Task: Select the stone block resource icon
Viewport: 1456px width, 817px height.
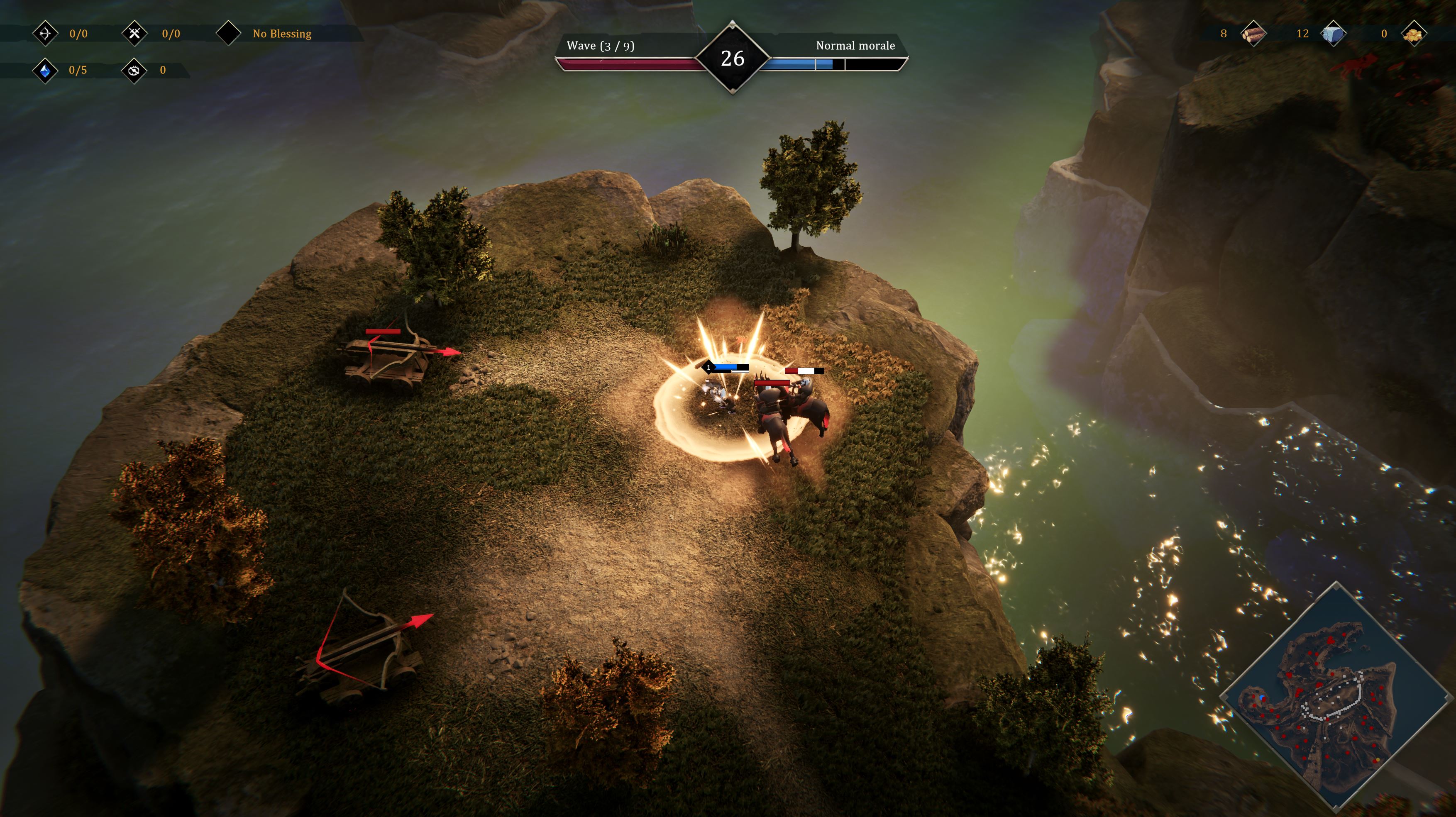Action: 1333,34
